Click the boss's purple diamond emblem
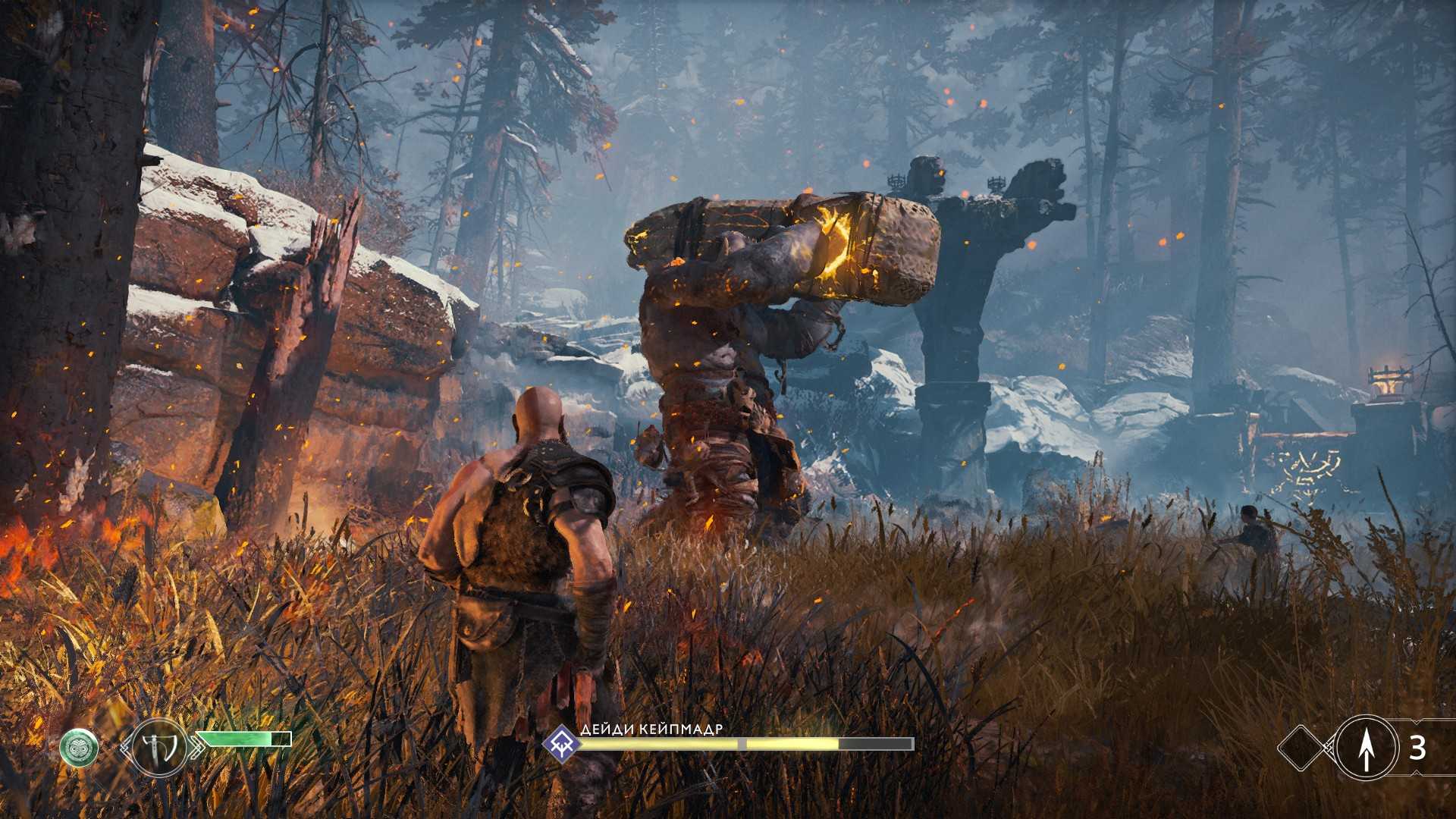 pyautogui.click(x=562, y=742)
